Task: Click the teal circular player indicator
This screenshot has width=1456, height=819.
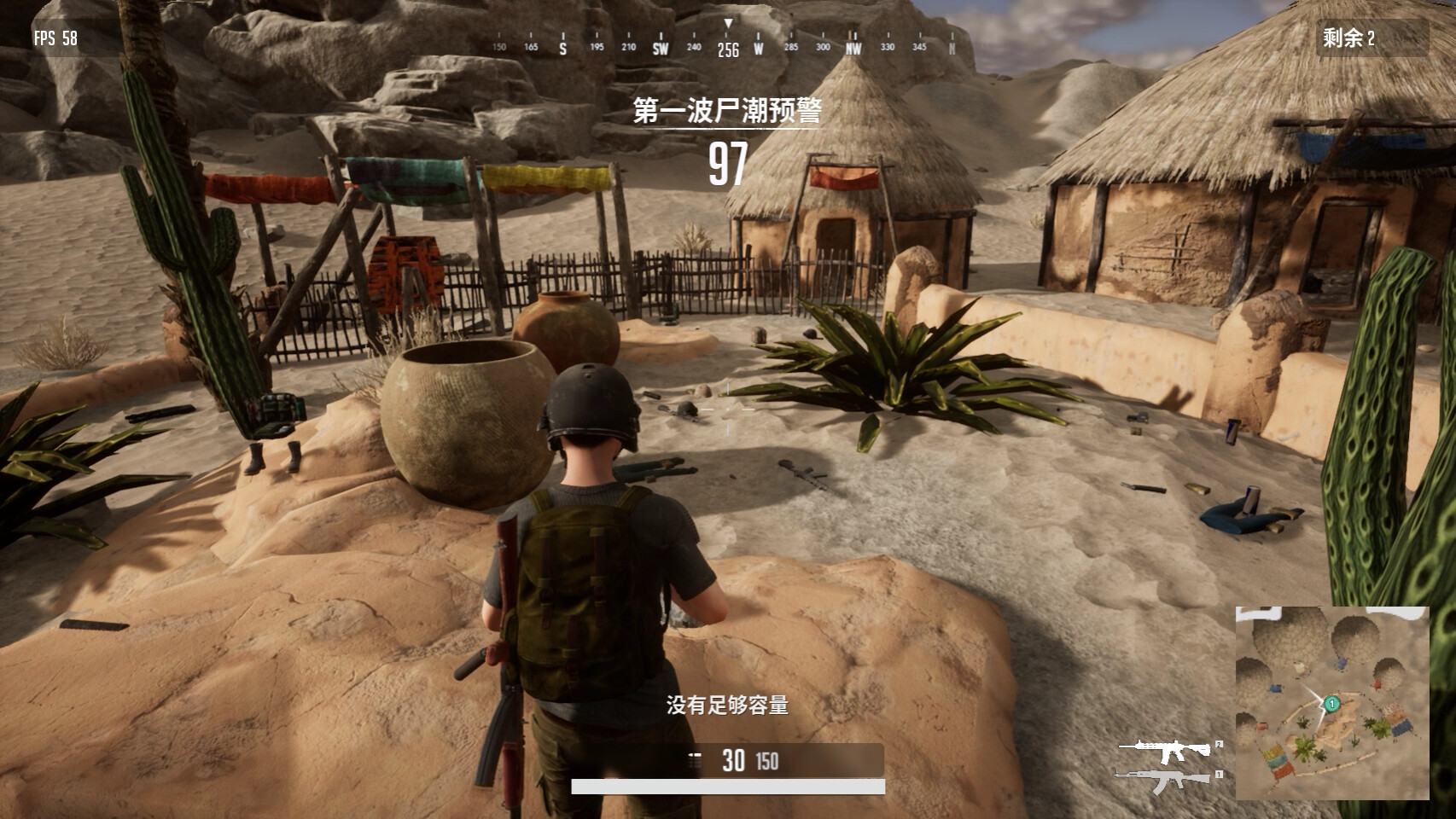Action: pos(1331,703)
